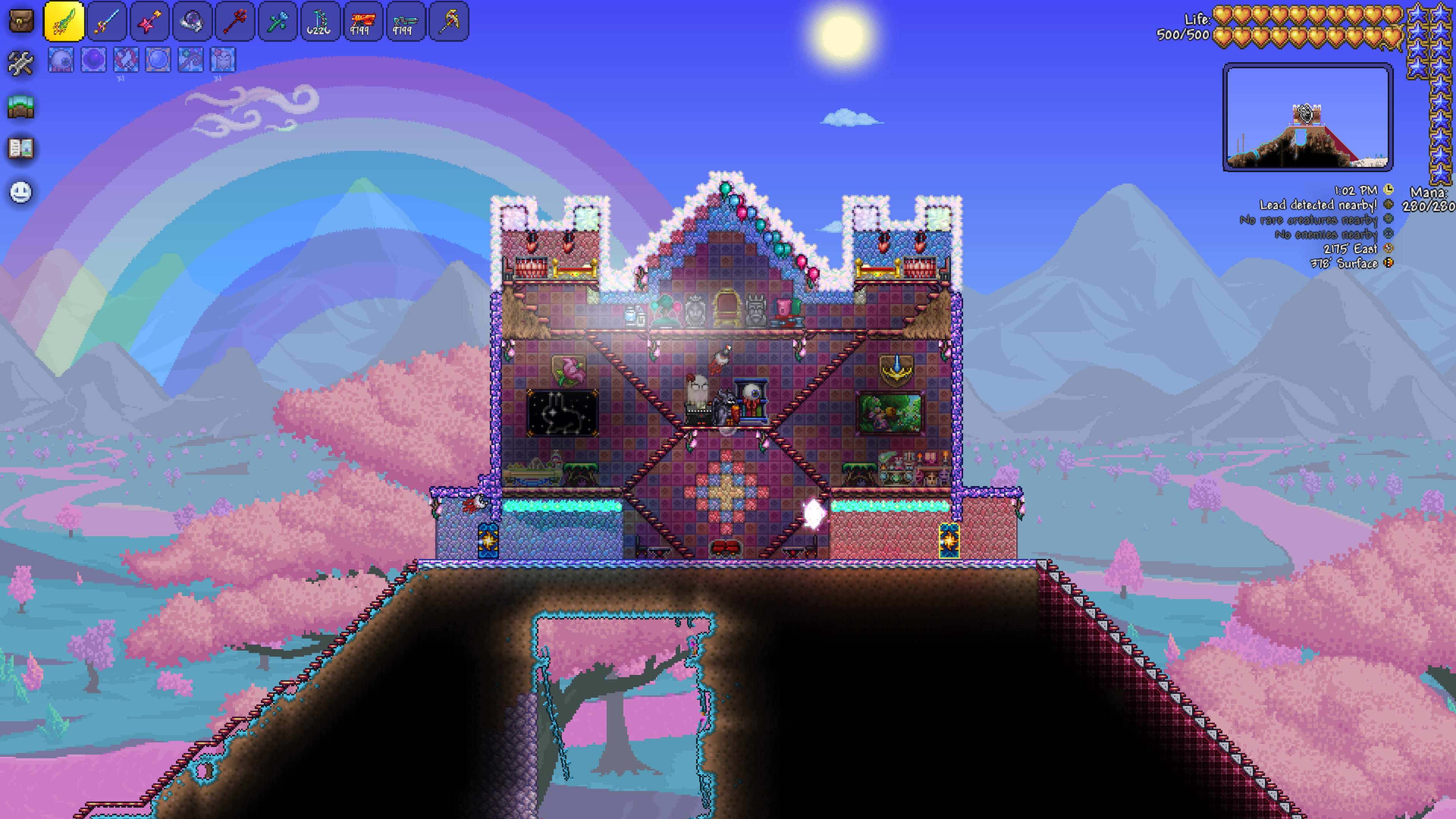Choose the teal bow hotbar slot
The height and width of the screenshot is (819, 1456).
click(320, 22)
